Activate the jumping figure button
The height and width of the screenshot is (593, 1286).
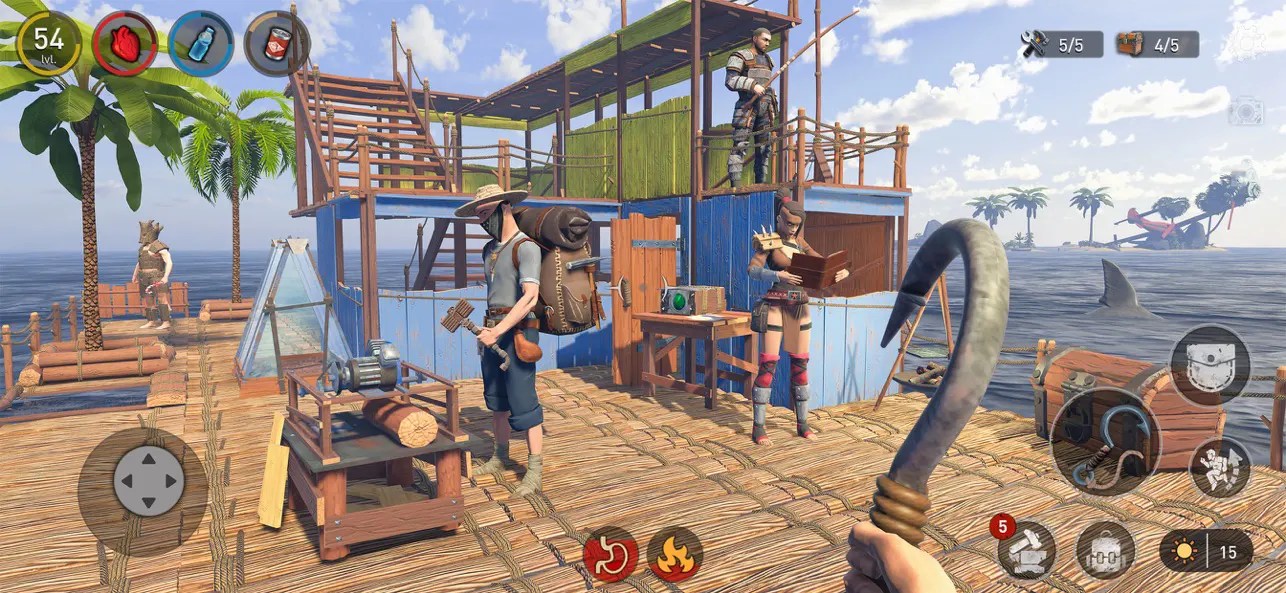pyautogui.click(x=1220, y=467)
